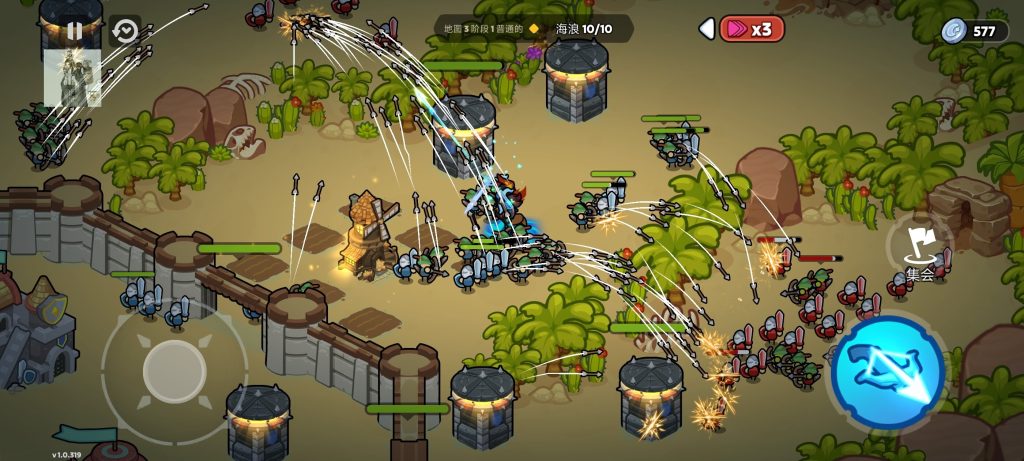Image resolution: width=1024 pixels, height=461 pixels.
Task: Activate the 集会 rally flag button
Action: 918,250
